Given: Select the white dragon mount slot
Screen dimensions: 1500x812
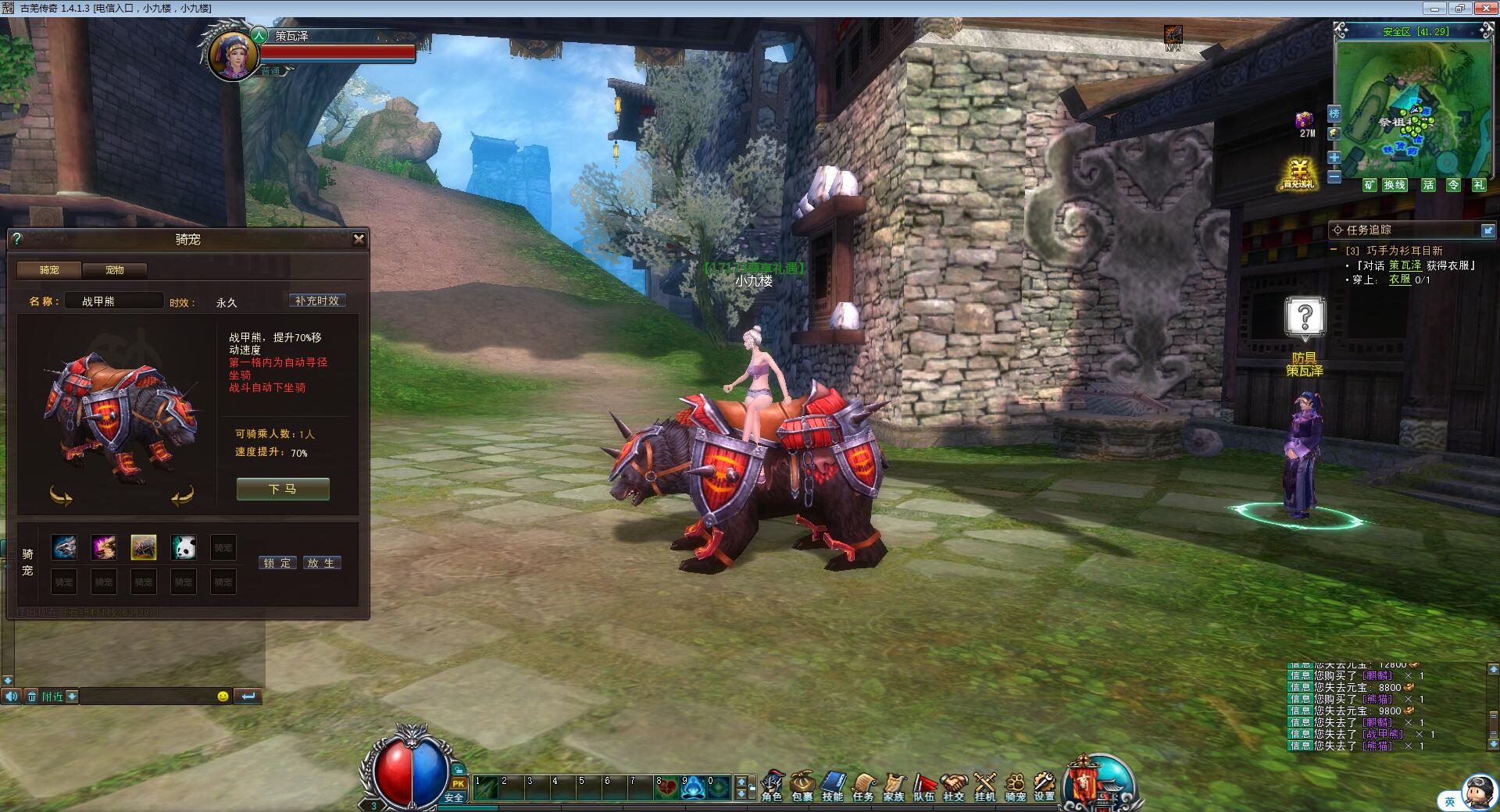Looking at the screenshot, I should pyautogui.click(x=64, y=547).
